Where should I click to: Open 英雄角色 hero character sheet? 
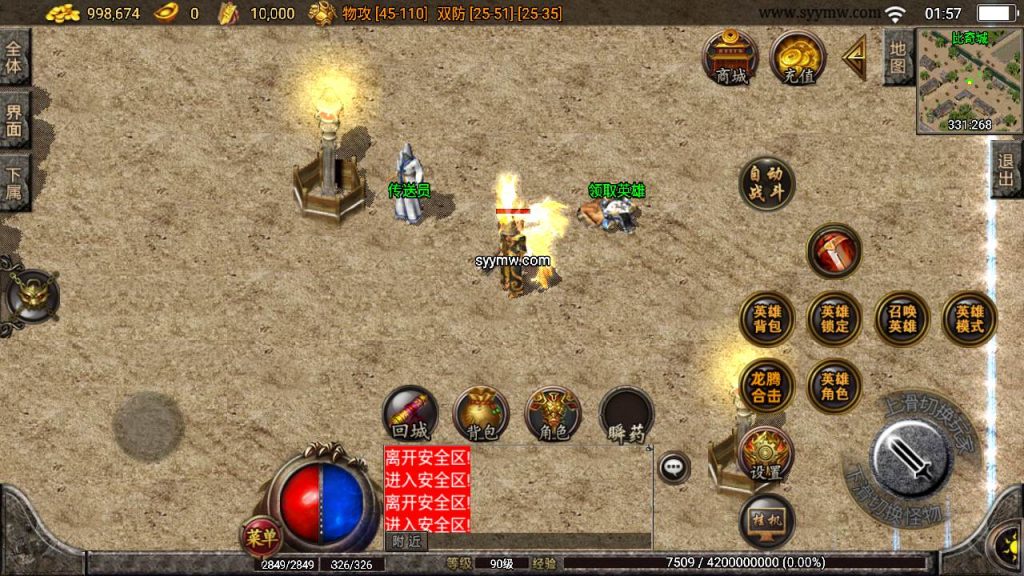[834, 386]
